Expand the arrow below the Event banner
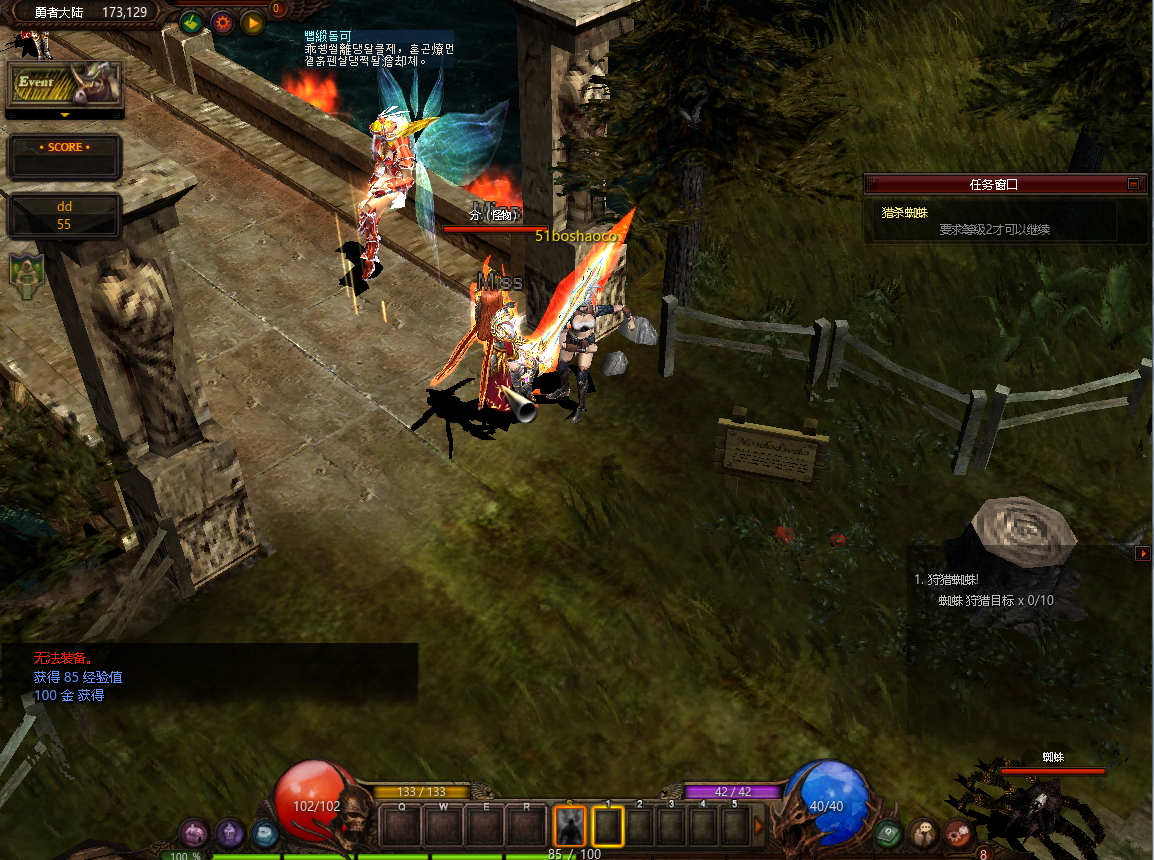1154x860 pixels. point(65,115)
